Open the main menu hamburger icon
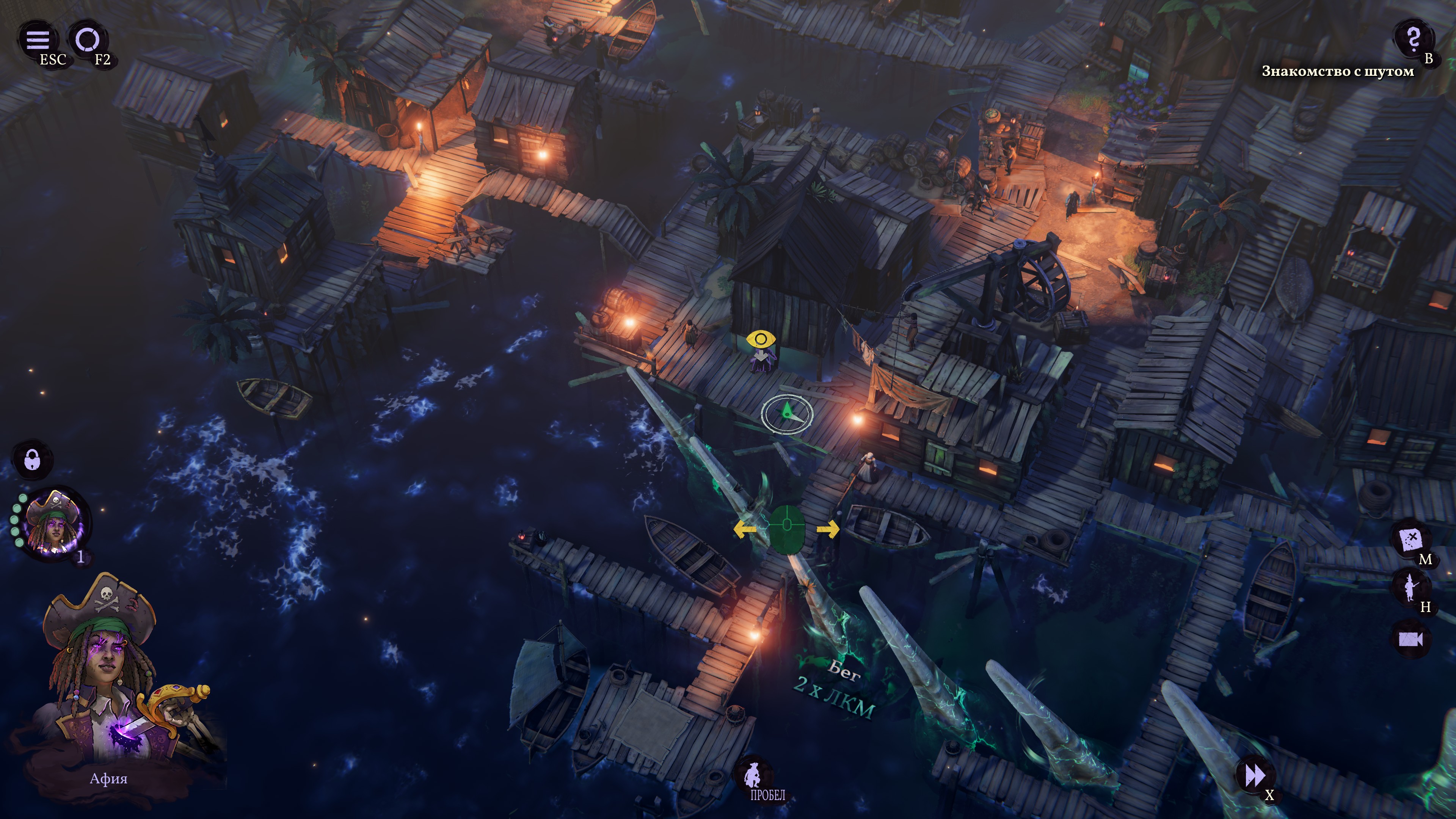1456x819 pixels. [38, 39]
